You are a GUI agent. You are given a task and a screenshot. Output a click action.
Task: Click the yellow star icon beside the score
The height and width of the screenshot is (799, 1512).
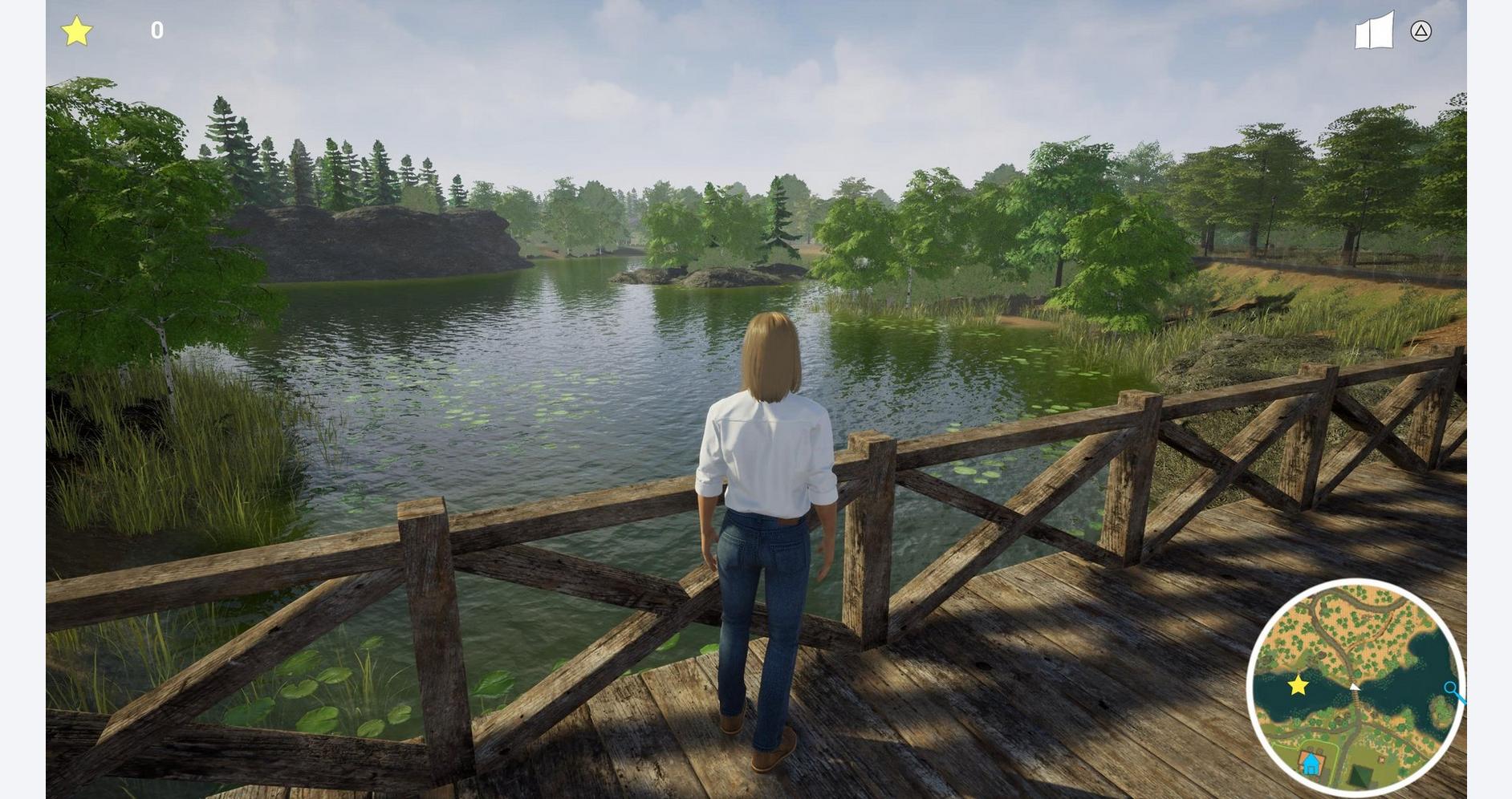[77, 31]
